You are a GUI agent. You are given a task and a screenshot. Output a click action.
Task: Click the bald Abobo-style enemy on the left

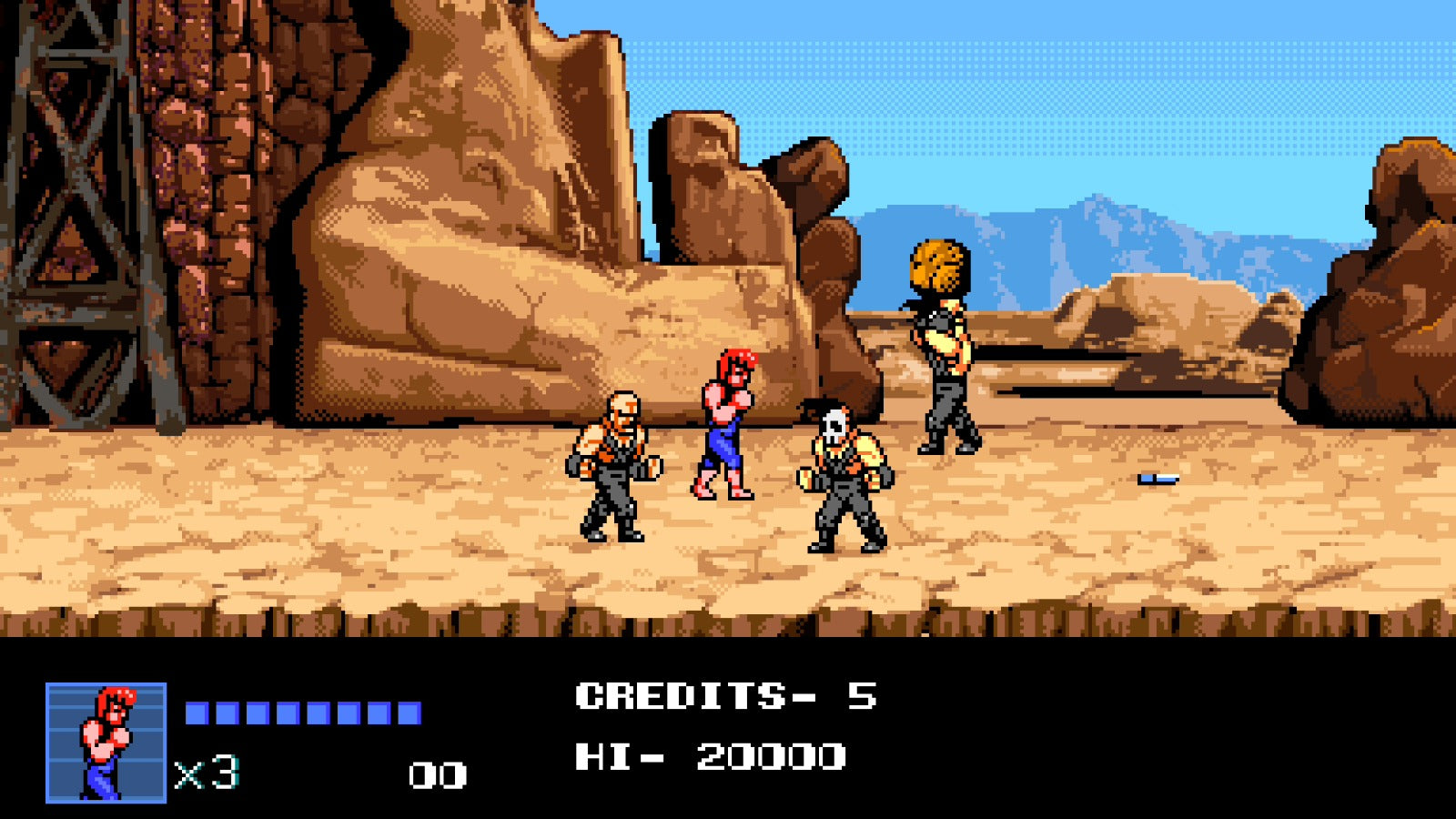click(614, 464)
